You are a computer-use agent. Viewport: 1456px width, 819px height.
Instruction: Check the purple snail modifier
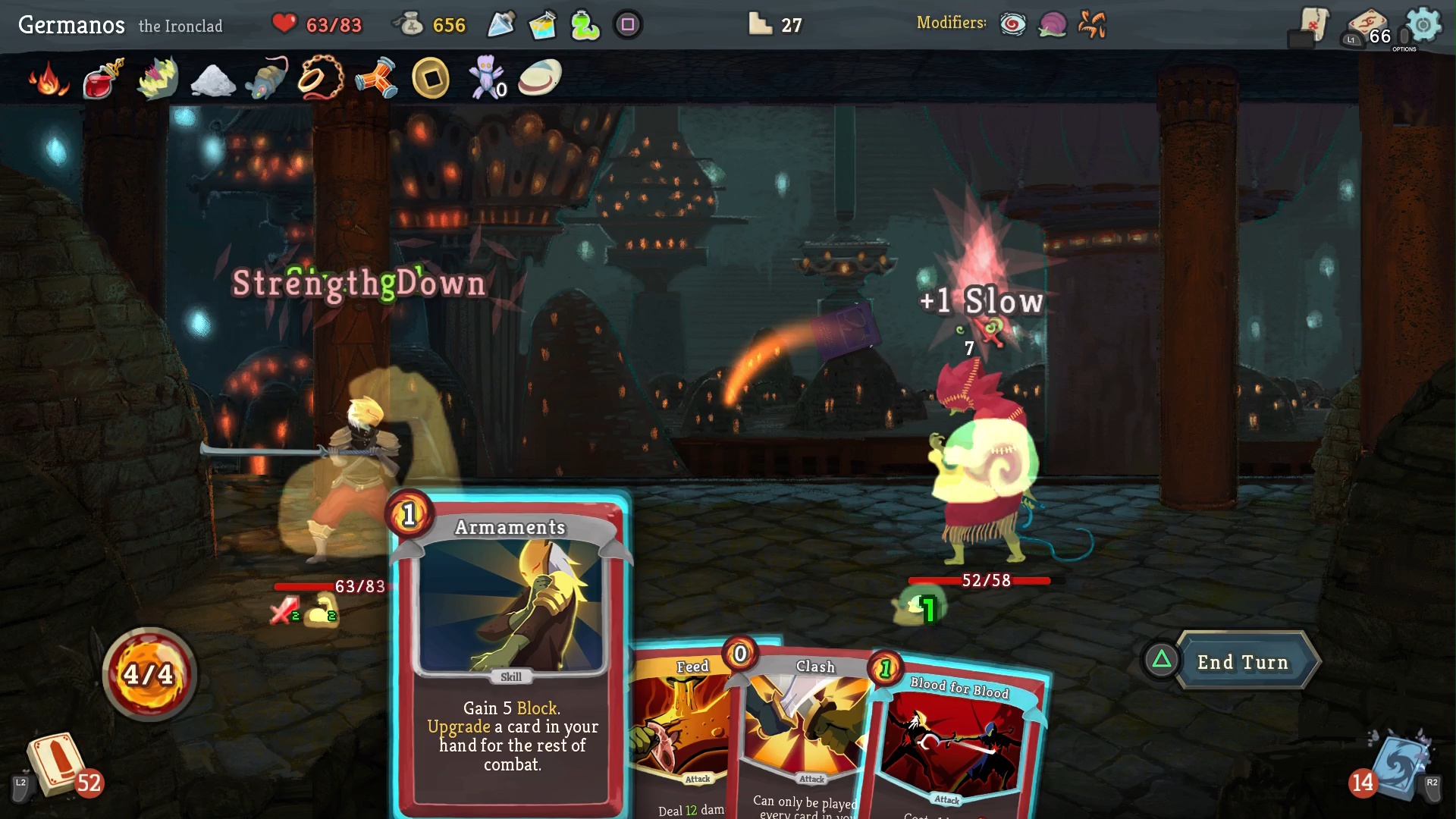(1052, 25)
